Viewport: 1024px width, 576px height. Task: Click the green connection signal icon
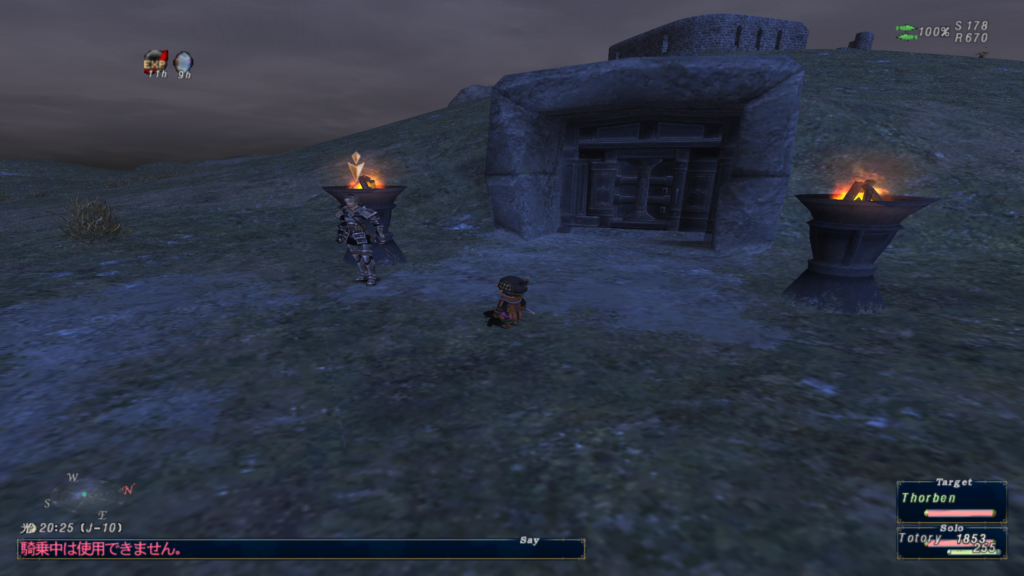pyautogui.click(x=906, y=32)
